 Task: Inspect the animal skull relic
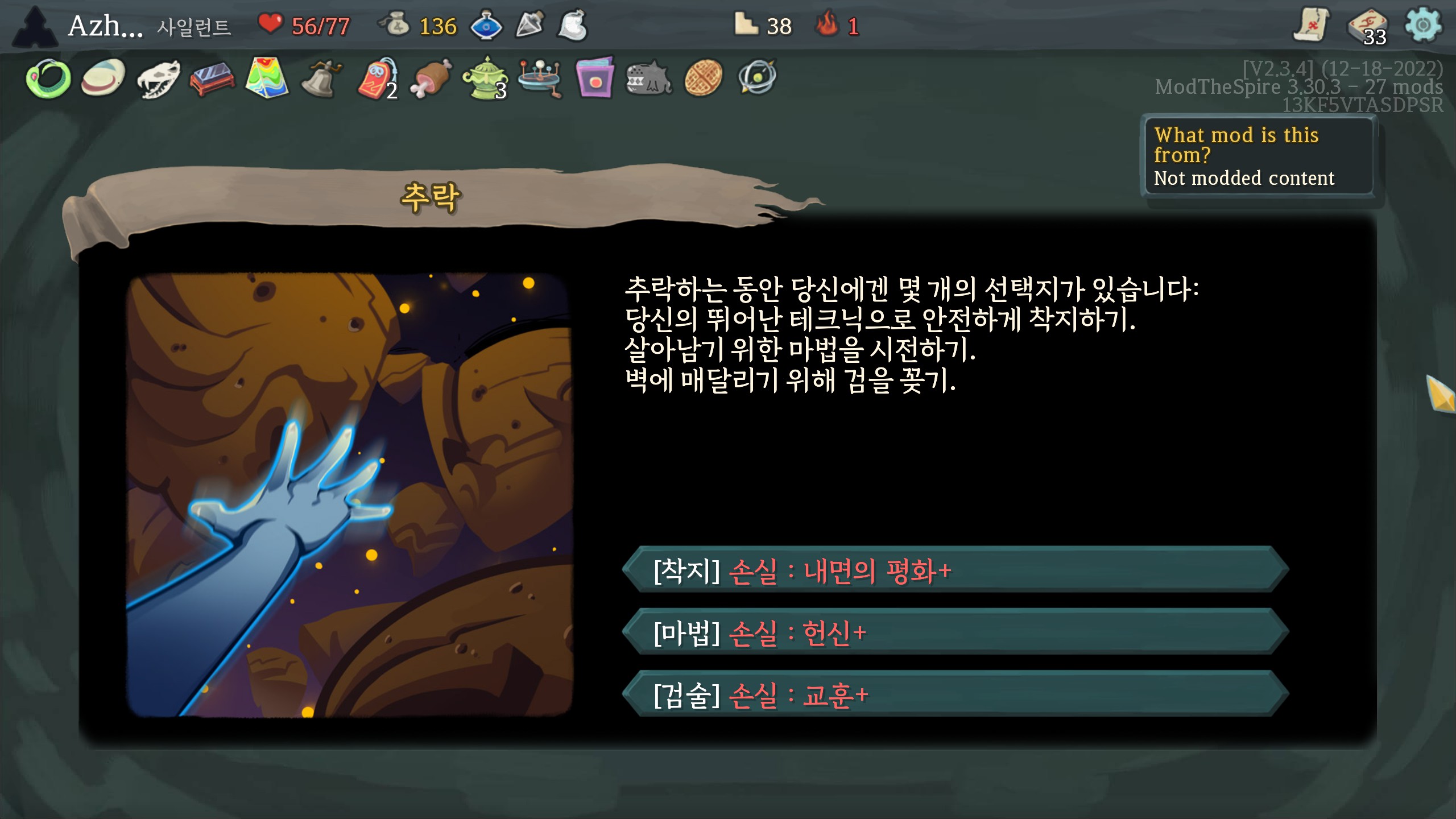click(x=158, y=78)
